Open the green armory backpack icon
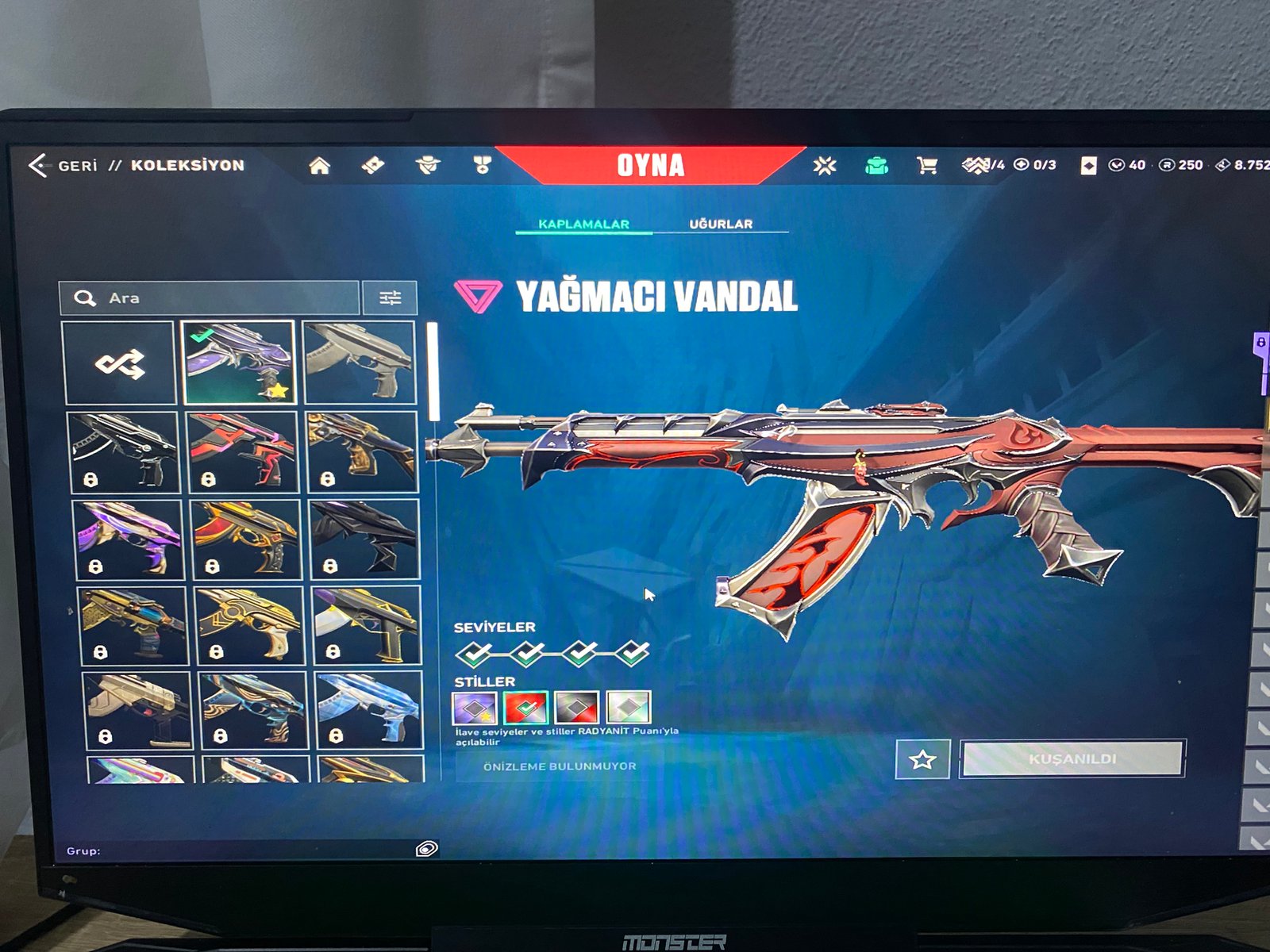1270x952 pixels. (876, 165)
